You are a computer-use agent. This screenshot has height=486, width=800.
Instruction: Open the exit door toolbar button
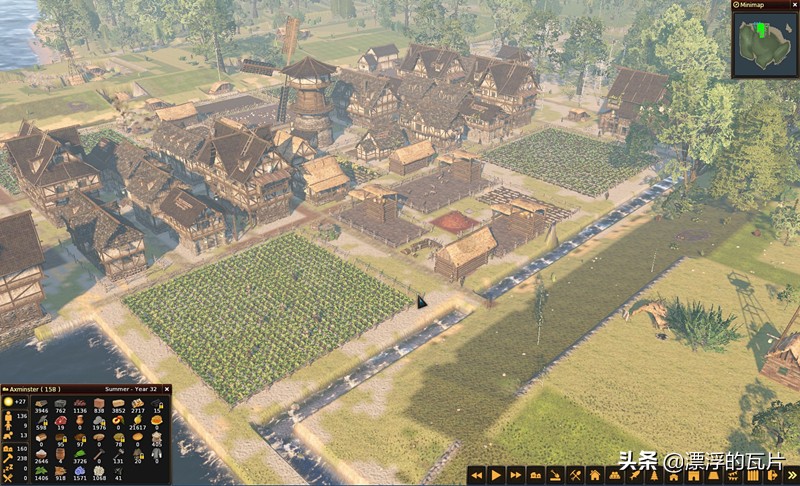pyautogui.click(x=771, y=475)
